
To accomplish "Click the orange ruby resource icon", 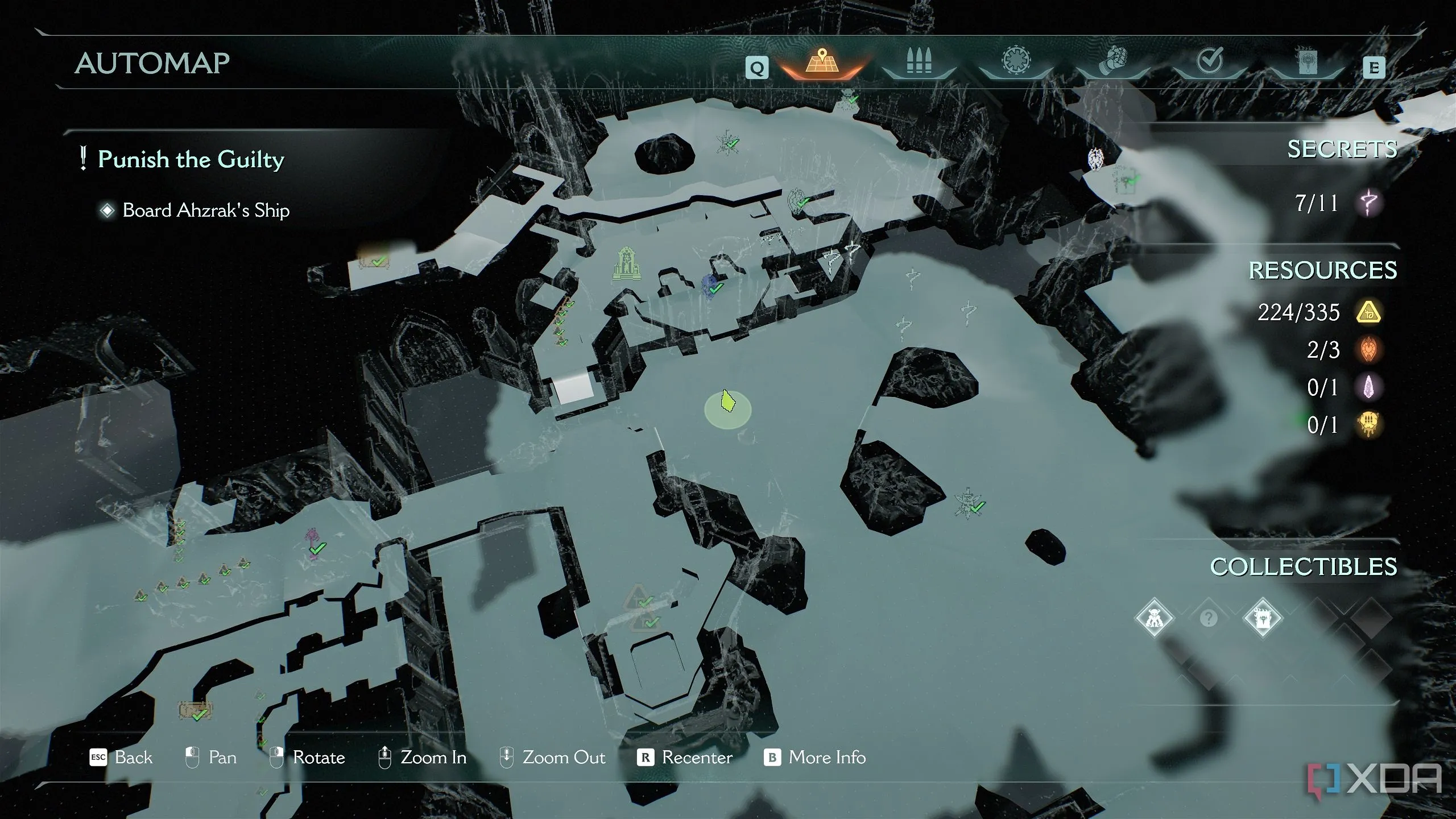I will (x=1368, y=350).
